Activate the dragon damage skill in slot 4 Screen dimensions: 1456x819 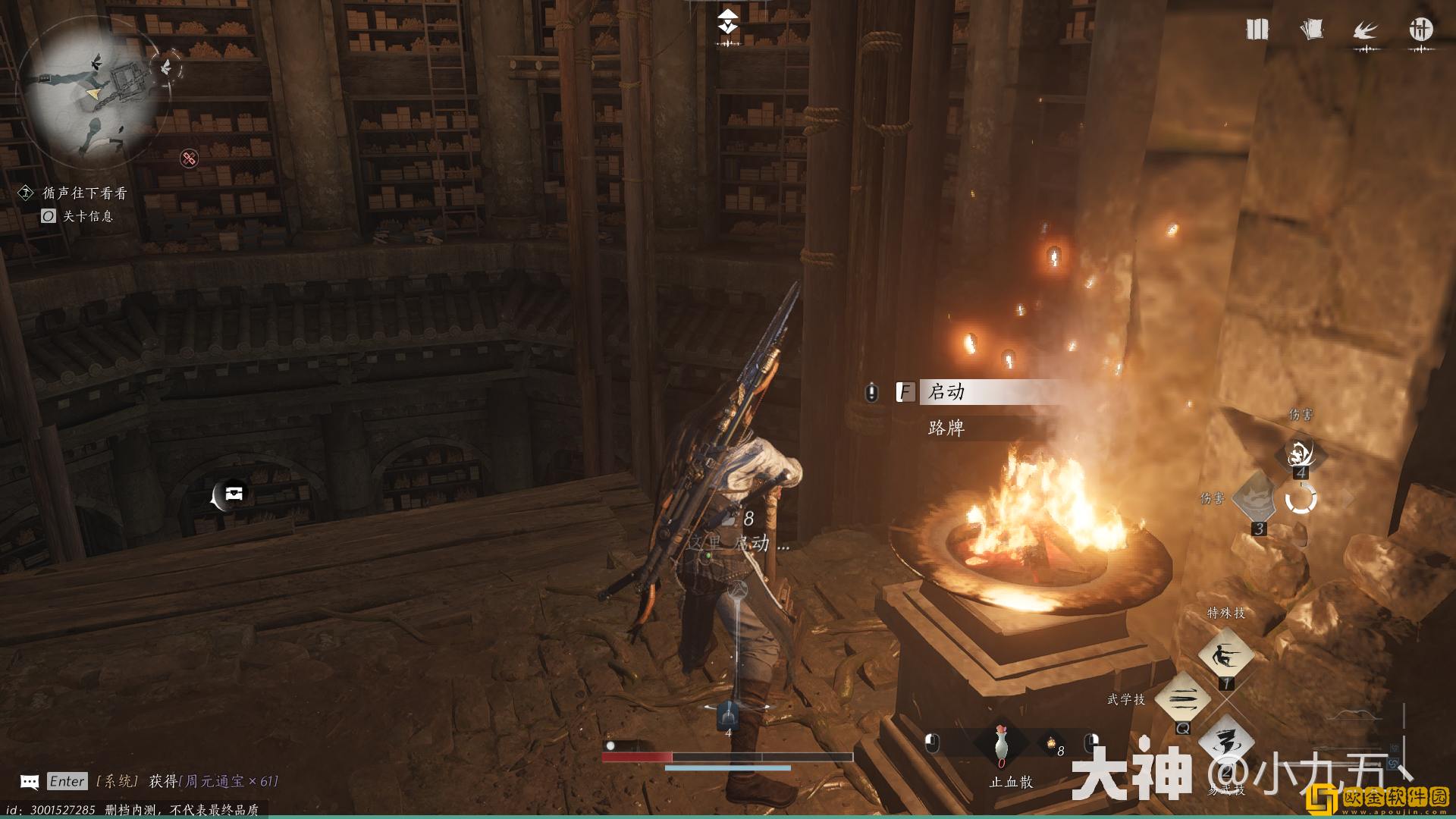pos(1301,453)
